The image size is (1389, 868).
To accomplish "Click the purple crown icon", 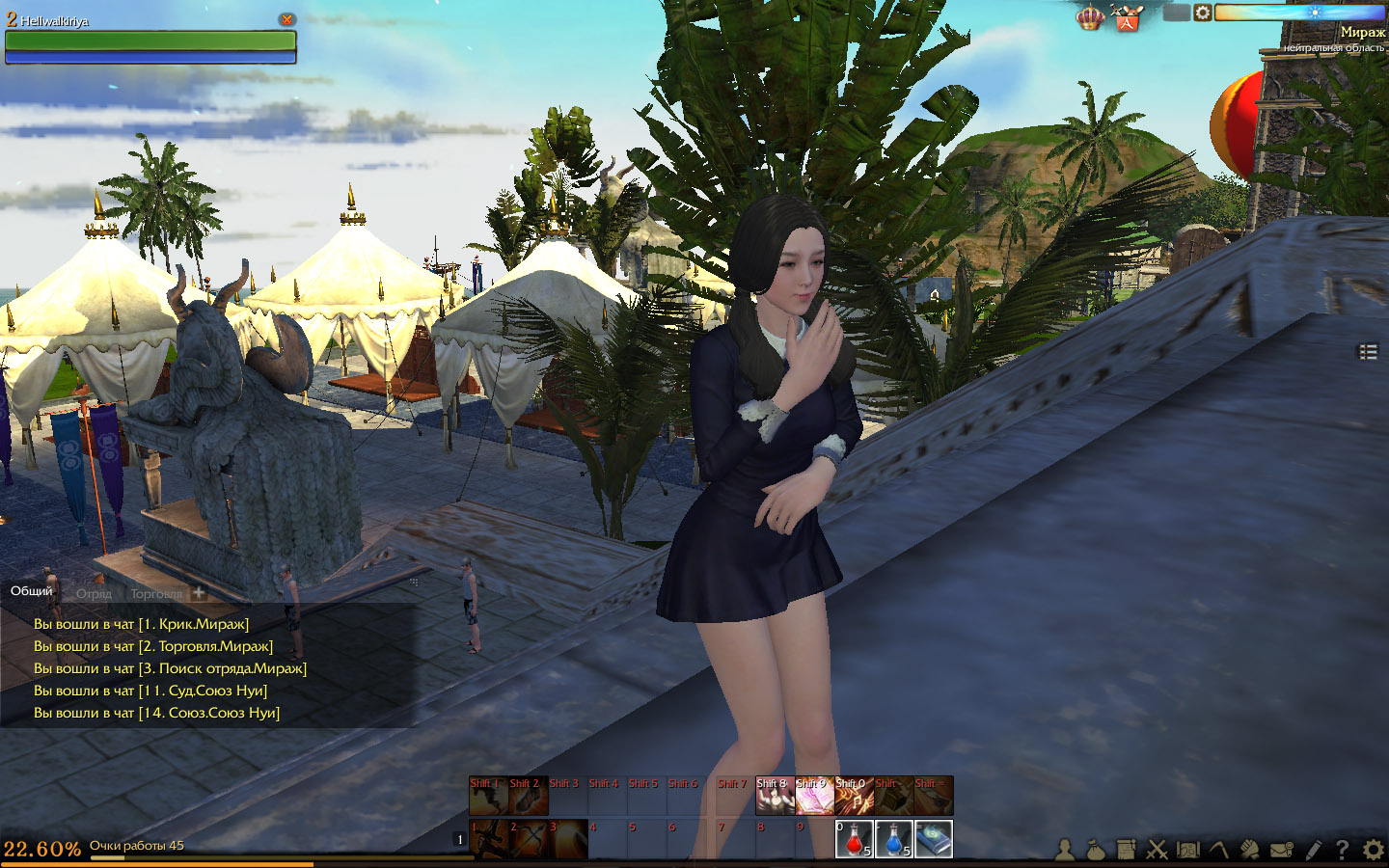I will pos(1089,17).
